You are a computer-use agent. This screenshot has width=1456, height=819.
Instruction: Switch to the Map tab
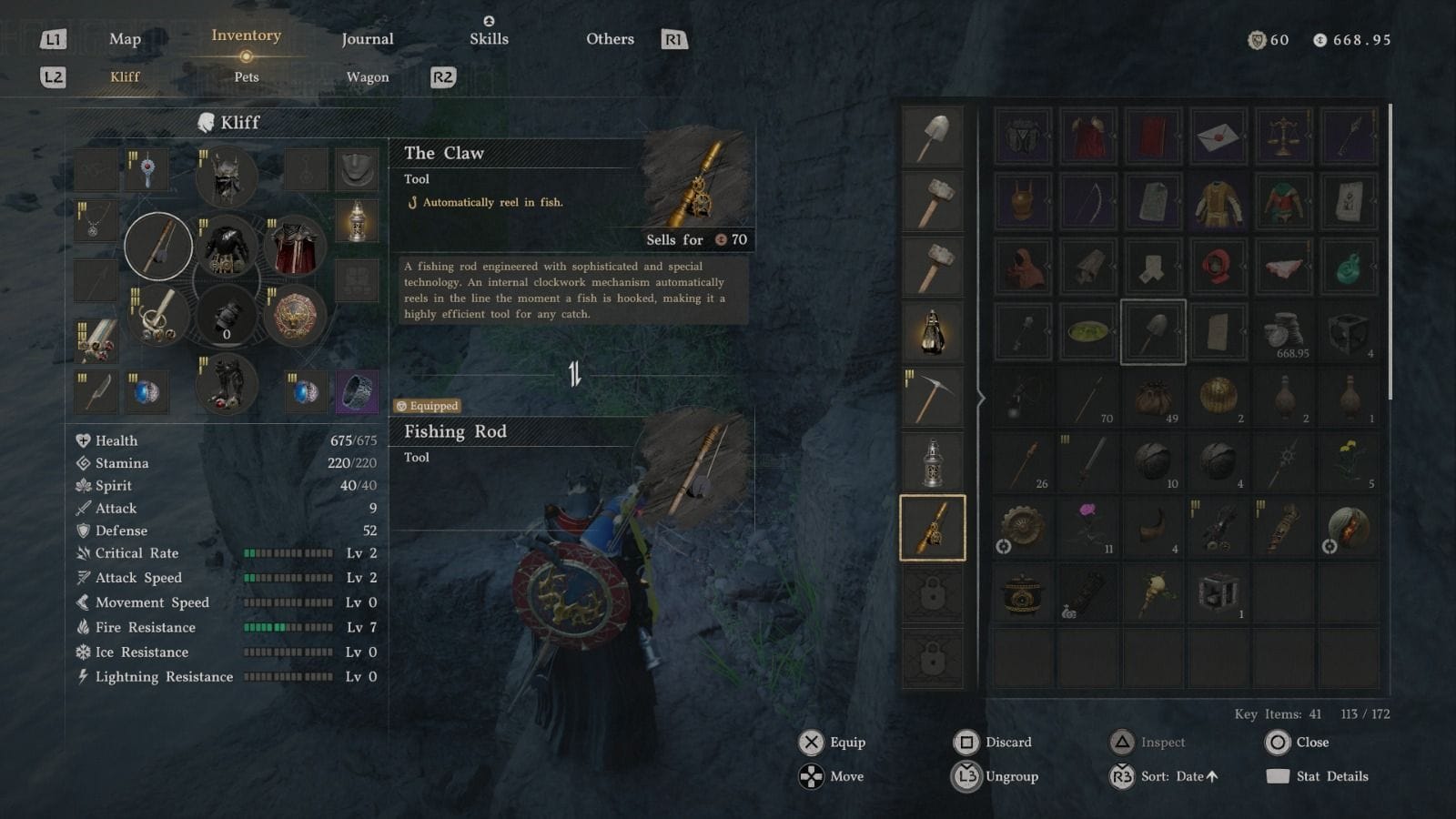(125, 39)
